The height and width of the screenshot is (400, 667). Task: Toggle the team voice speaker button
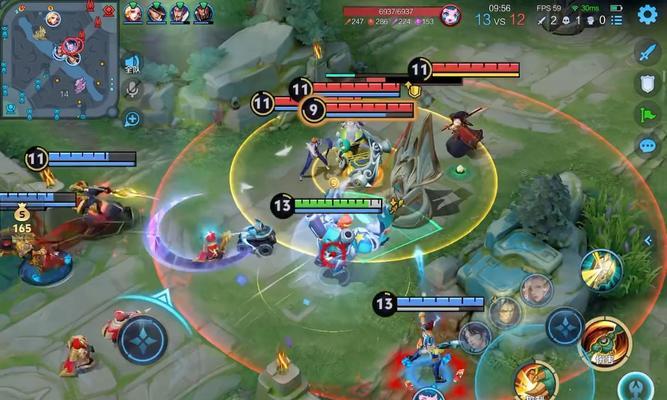(132, 64)
